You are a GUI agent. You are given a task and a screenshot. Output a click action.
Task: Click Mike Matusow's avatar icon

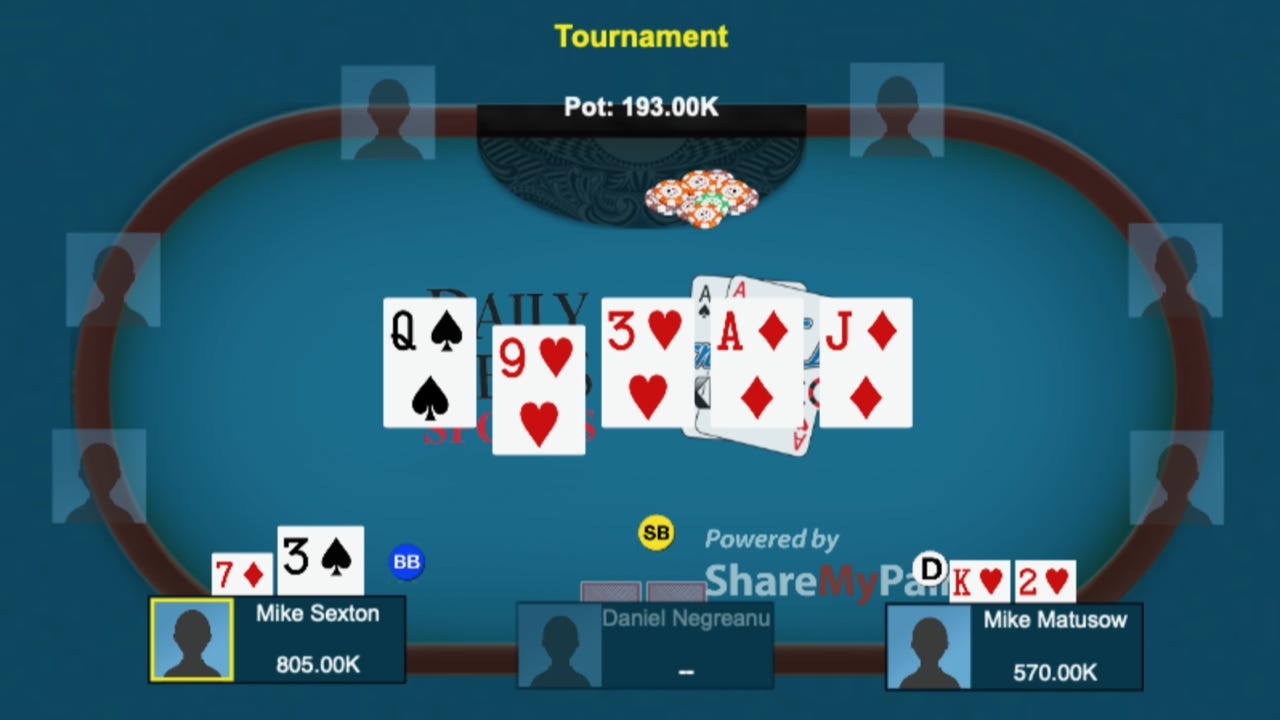pos(926,647)
